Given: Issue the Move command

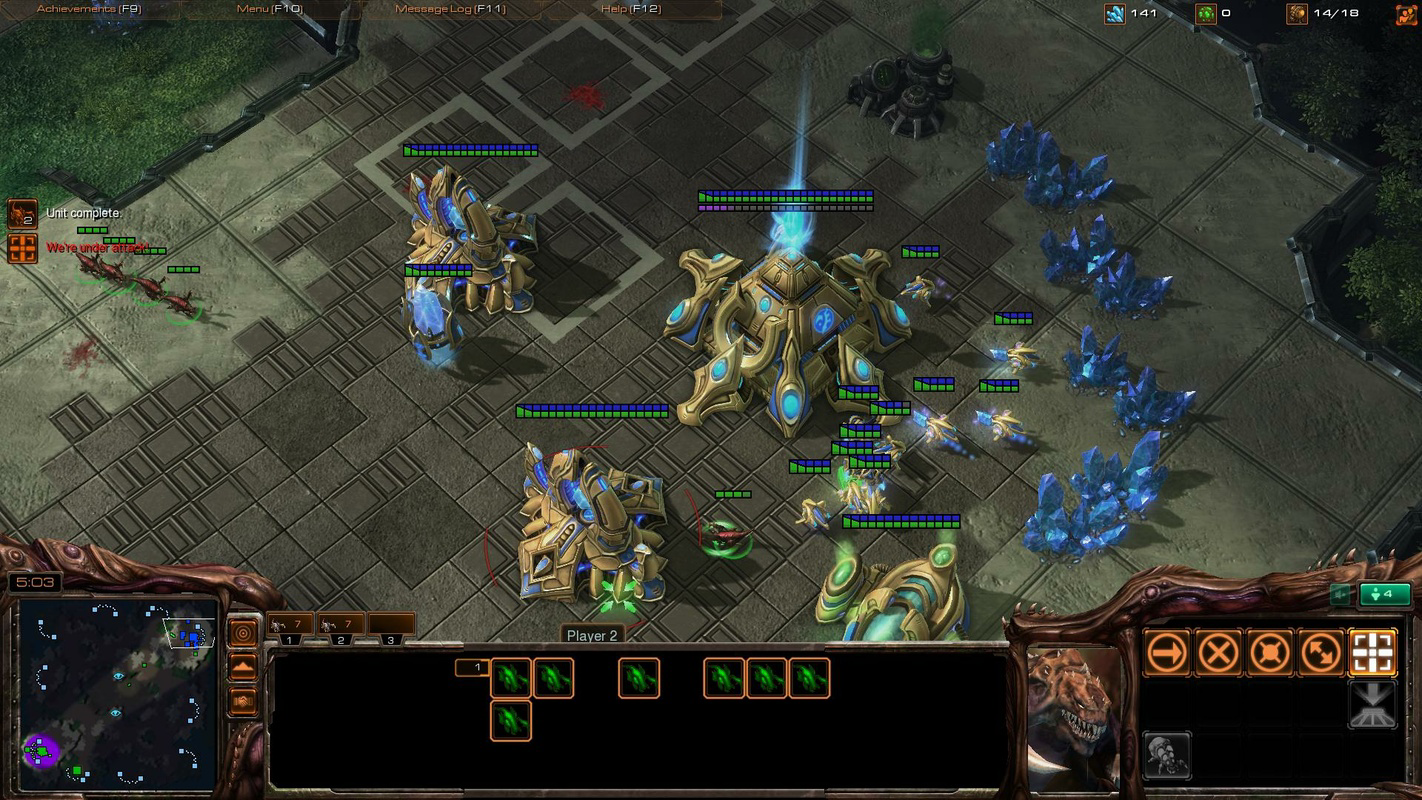Looking at the screenshot, I should click(1168, 653).
